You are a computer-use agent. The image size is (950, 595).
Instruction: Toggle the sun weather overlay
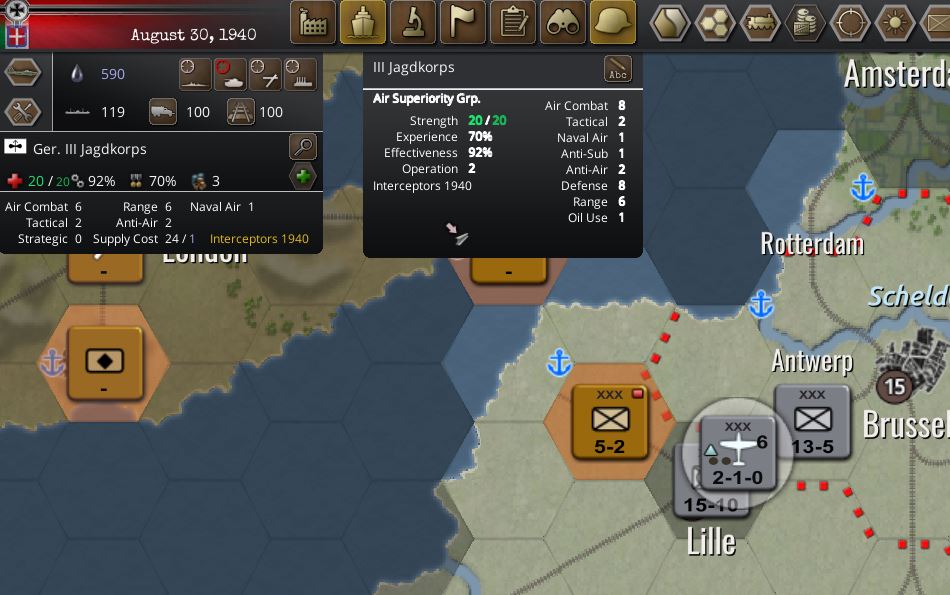click(x=895, y=23)
